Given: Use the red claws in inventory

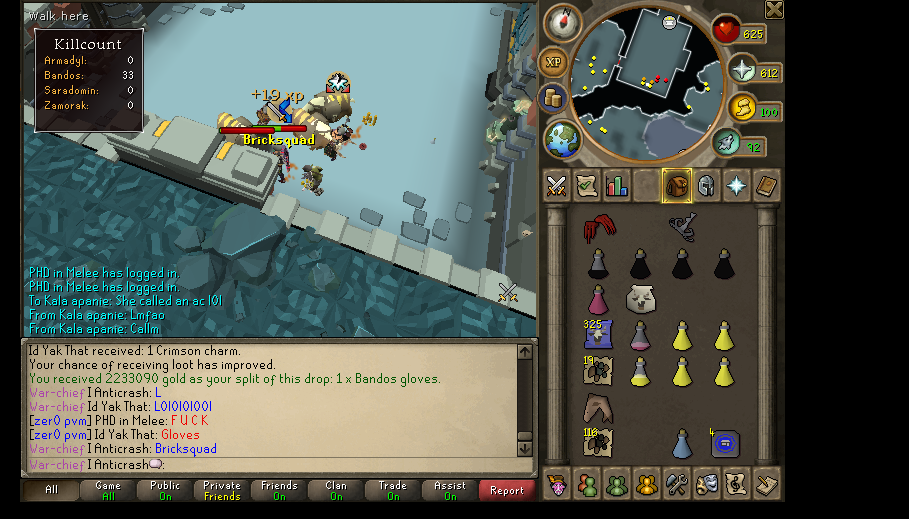Looking at the screenshot, I should click(x=598, y=229).
